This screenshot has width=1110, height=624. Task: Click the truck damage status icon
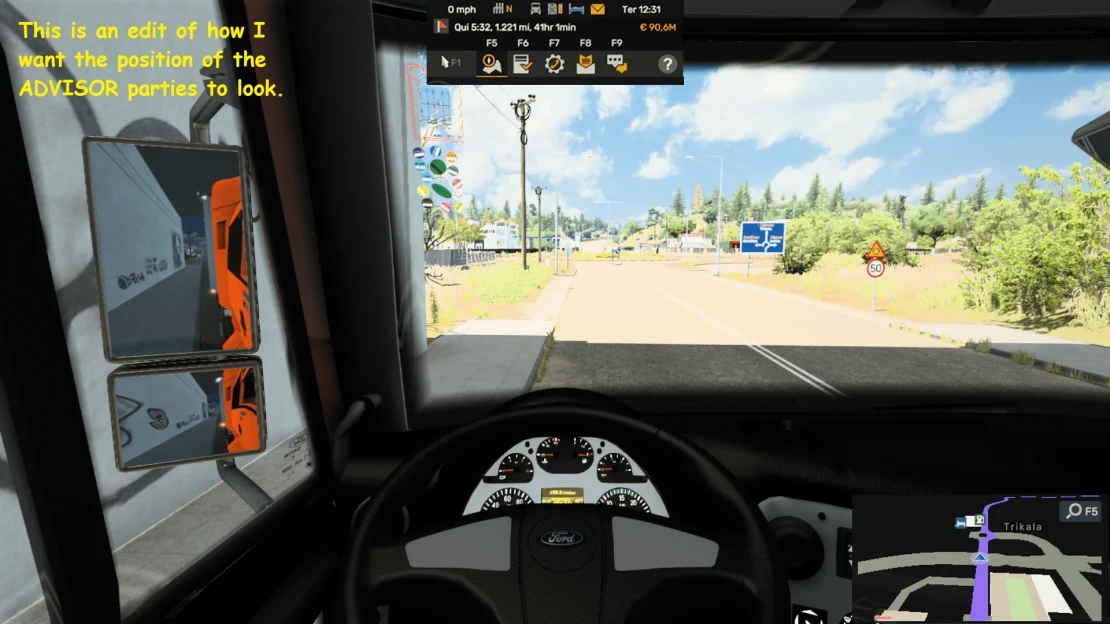click(x=536, y=9)
